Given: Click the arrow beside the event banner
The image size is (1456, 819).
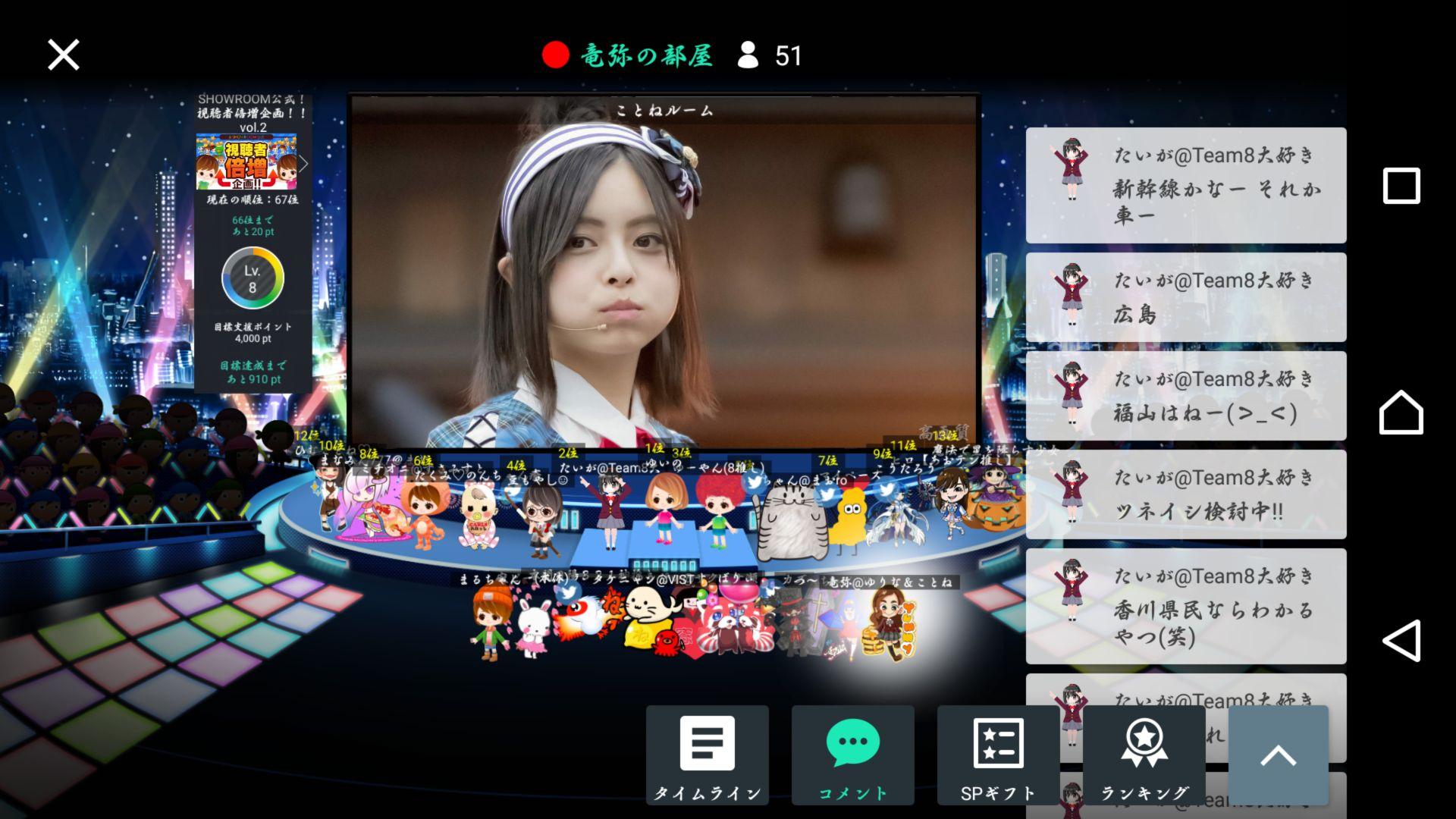Looking at the screenshot, I should pyautogui.click(x=303, y=163).
